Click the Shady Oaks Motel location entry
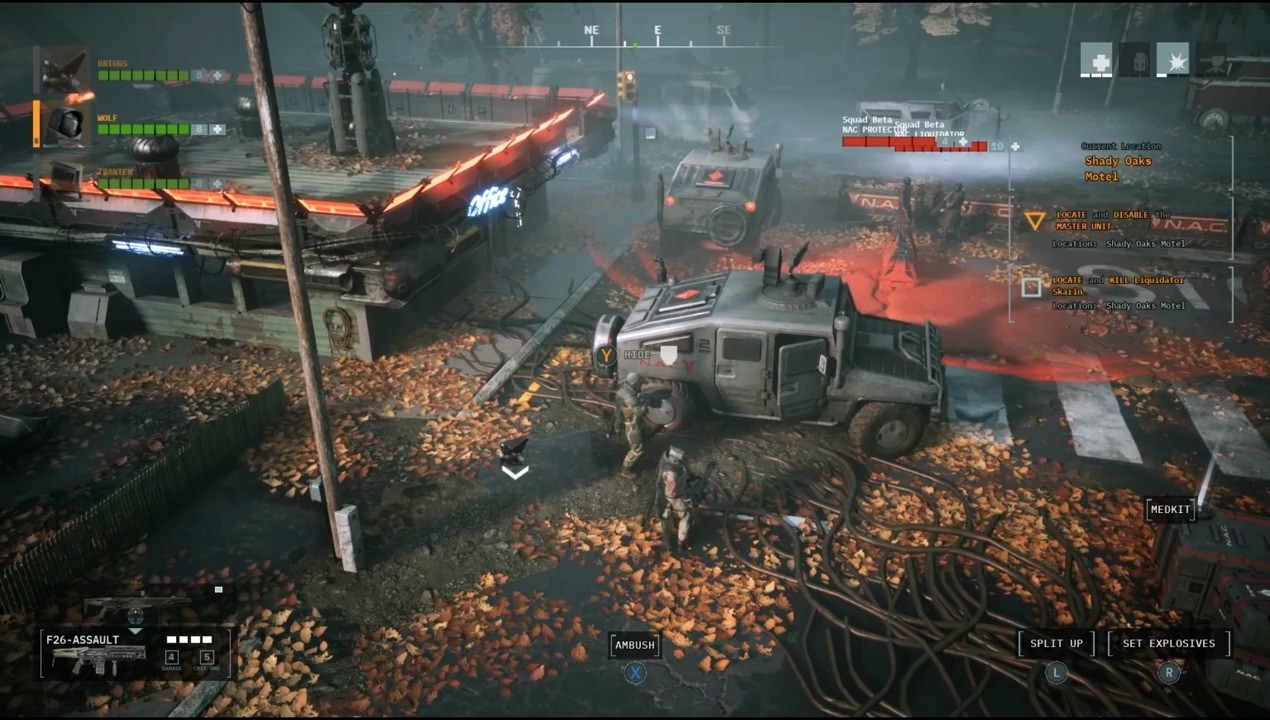 click(1118, 168)
